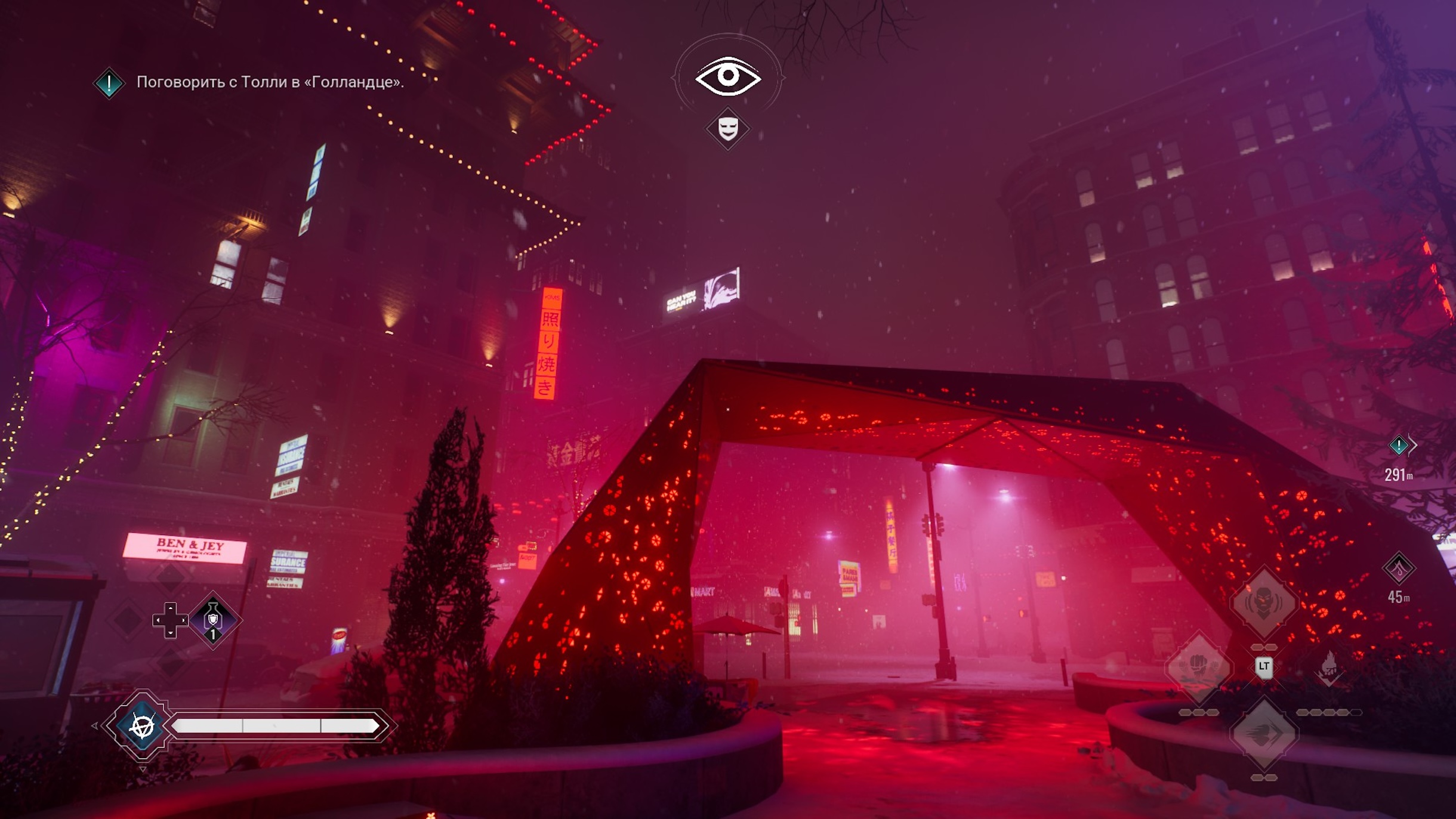This screenshot has height=819, width=1456.
Task: Select the quest objective about Tolly
Action: (270, 82)
